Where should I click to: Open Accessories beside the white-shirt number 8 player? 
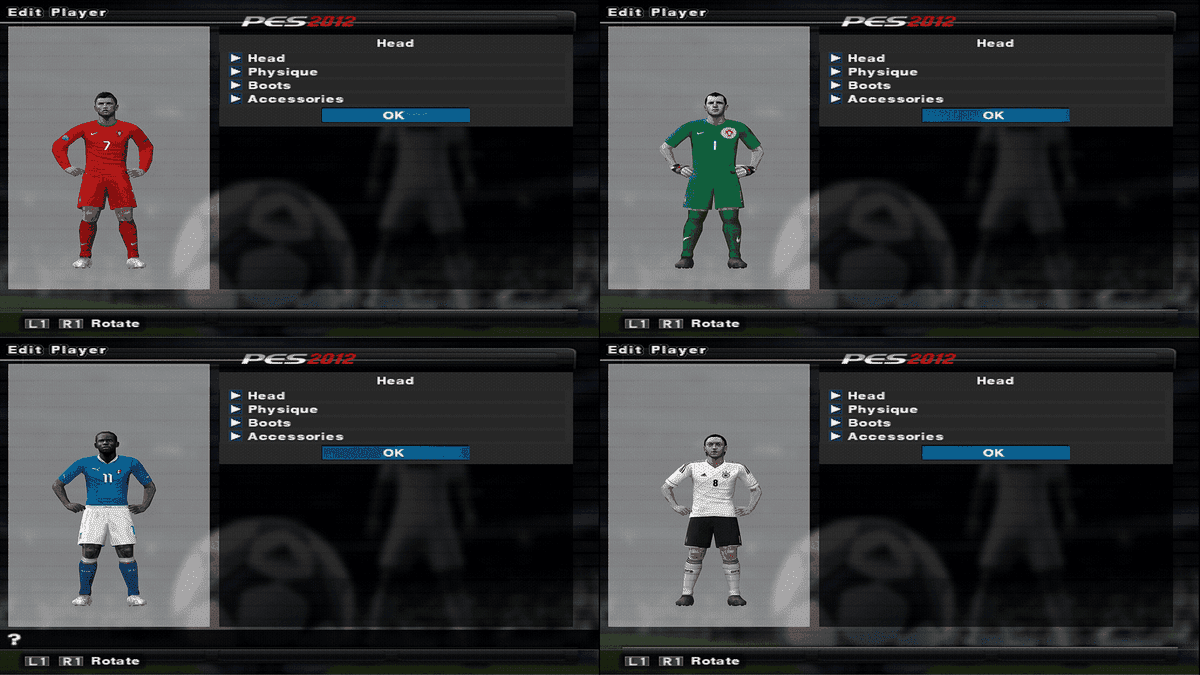pos(895,436)
